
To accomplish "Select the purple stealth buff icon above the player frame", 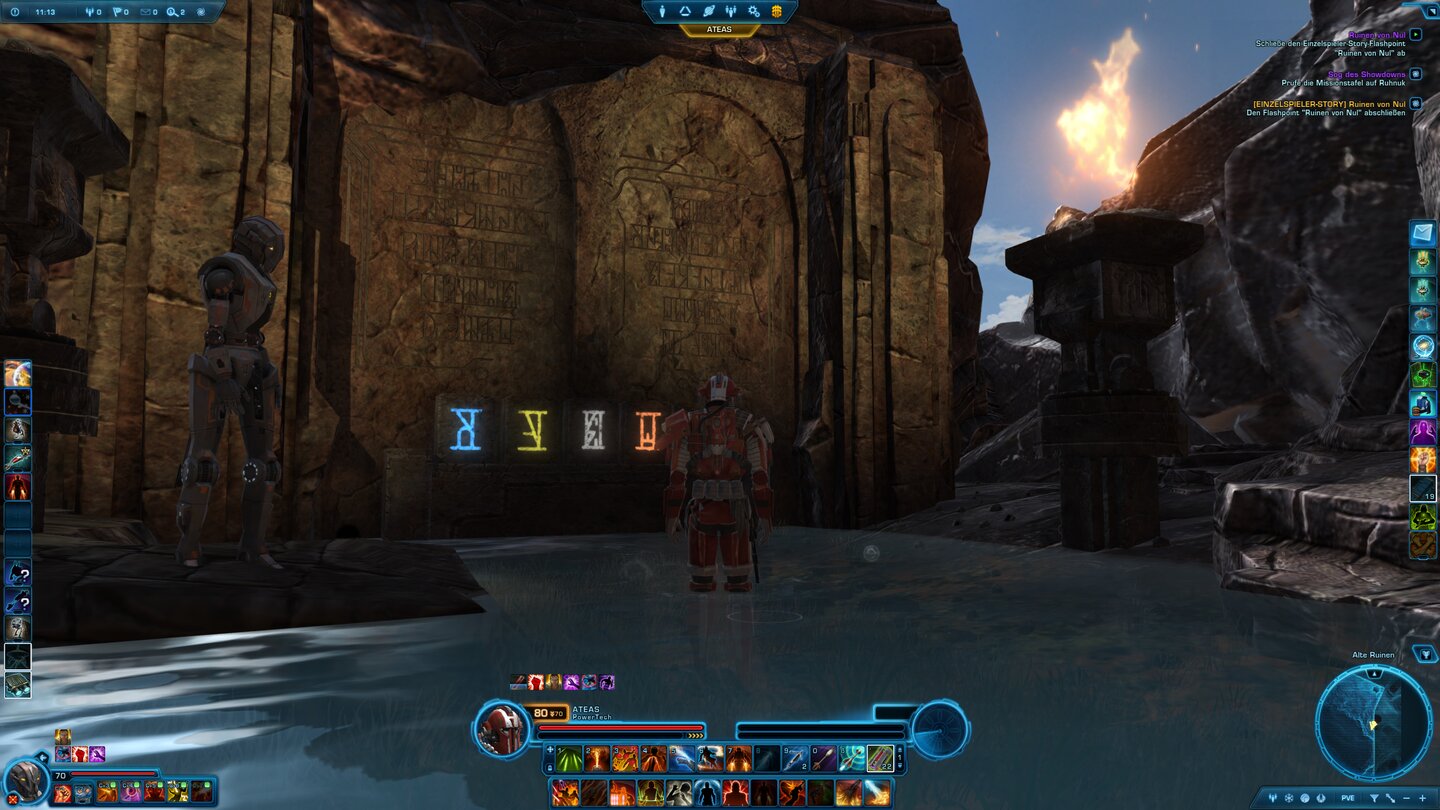I will (606, 683).
